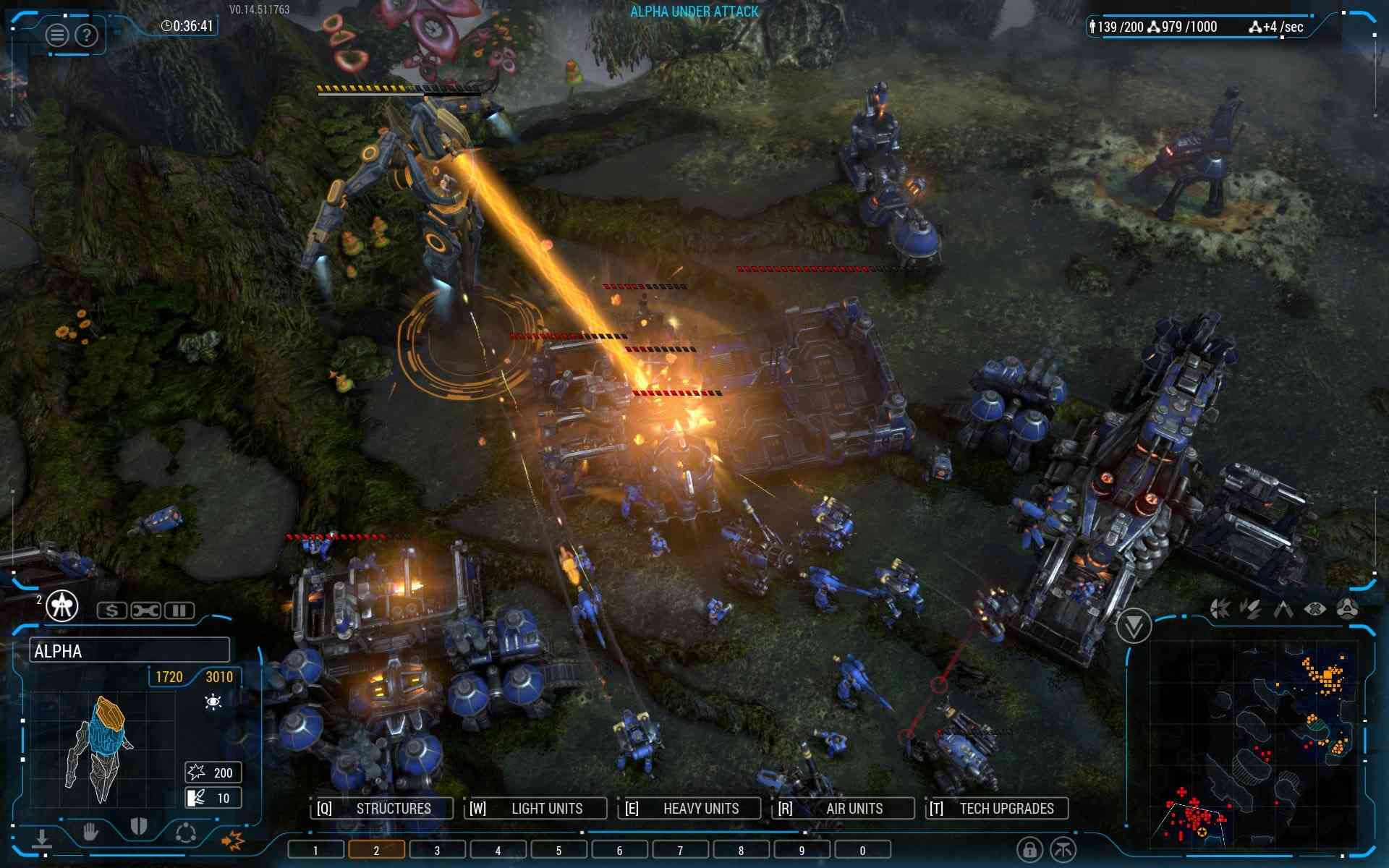Open the Structures build category
This screenshot has height=868, width=1389.
pyautogui.click(x=383, y=808)
